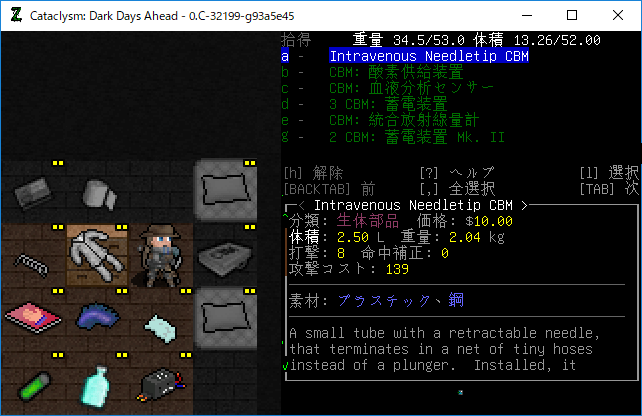Maximize the game window
The height and width of the screenshot is (416, 642).
[571, 15]
